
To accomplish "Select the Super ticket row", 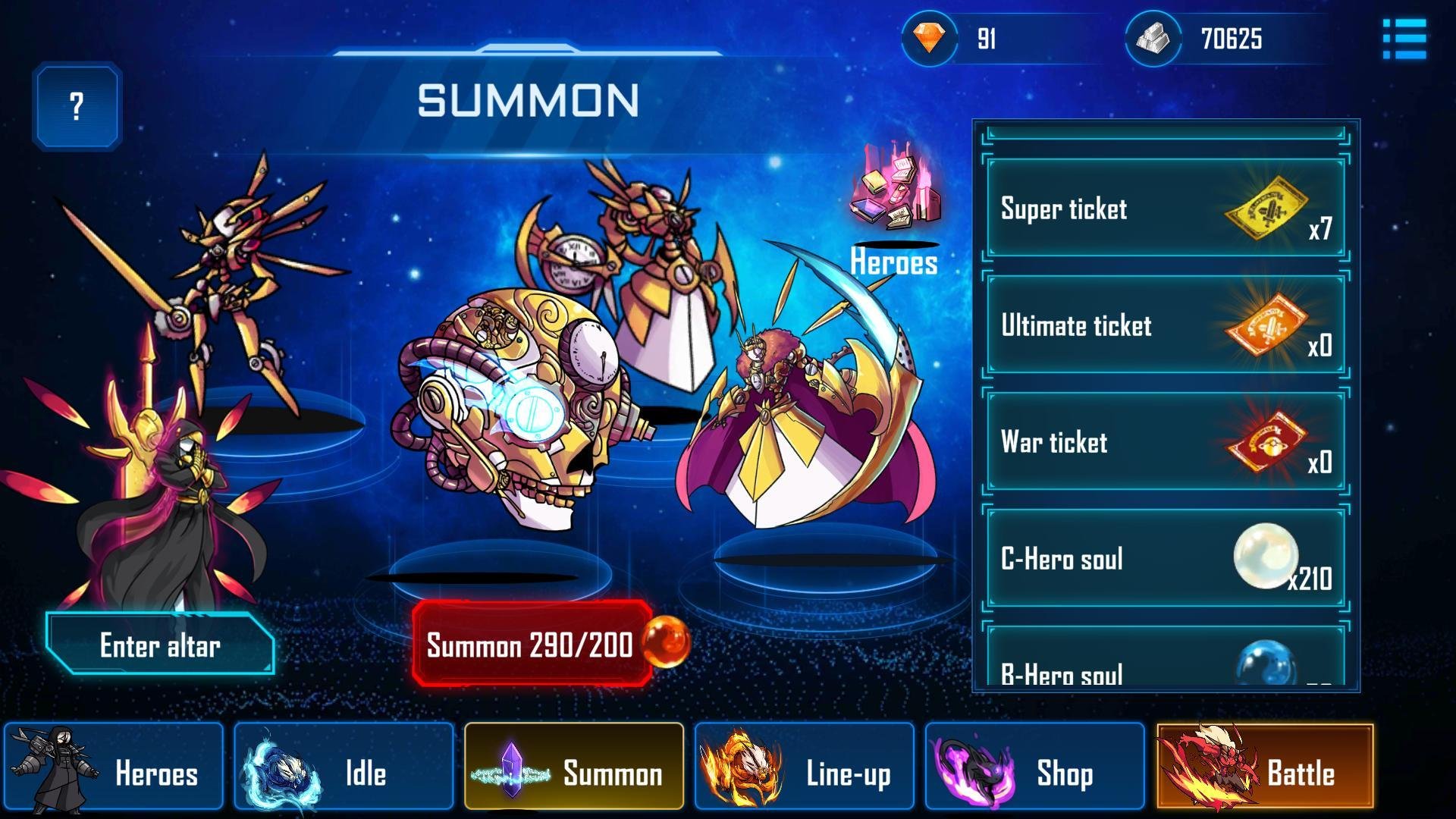I will tap(1165, 209).
